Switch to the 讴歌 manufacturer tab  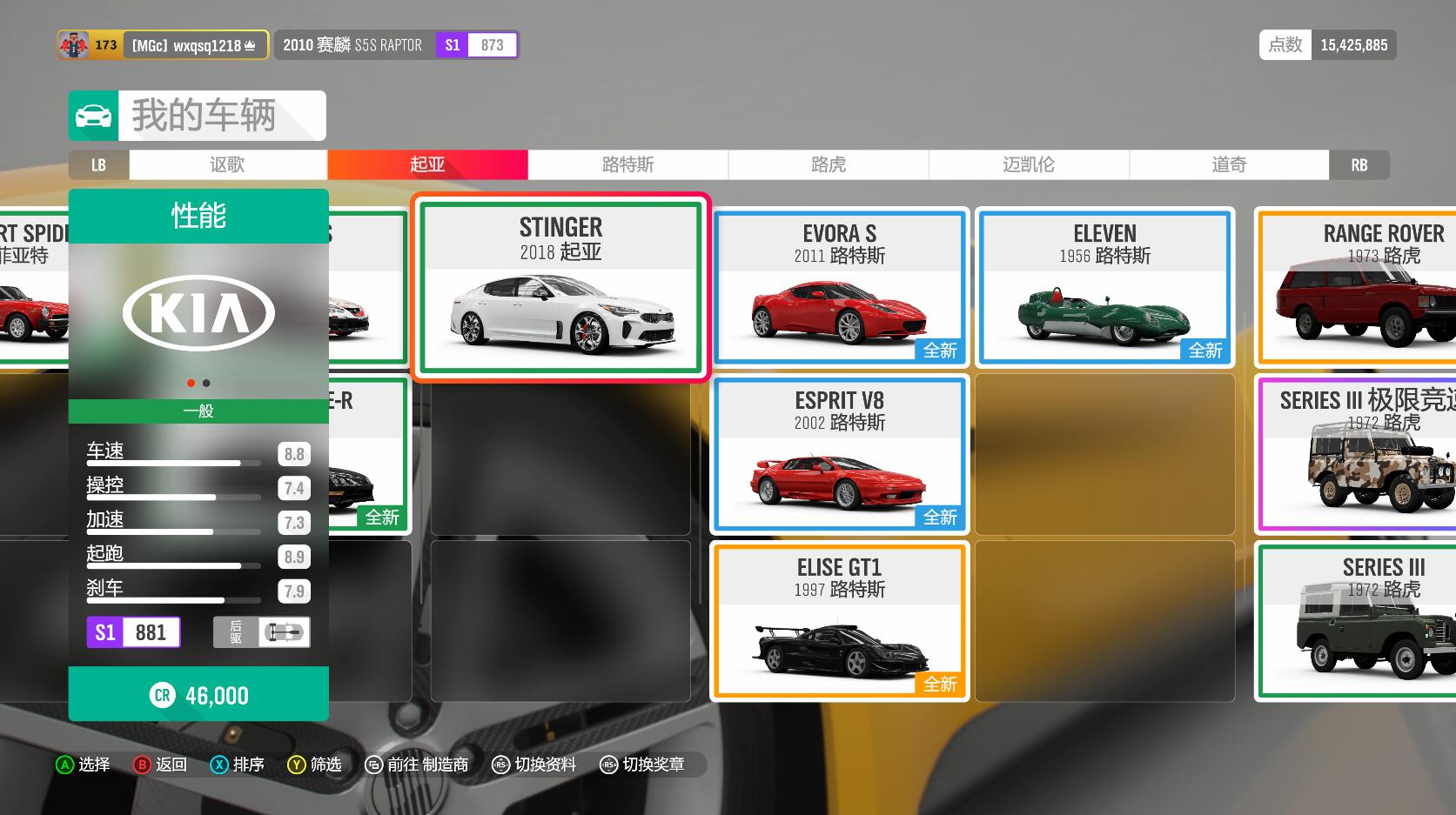[x=227, y=164]
